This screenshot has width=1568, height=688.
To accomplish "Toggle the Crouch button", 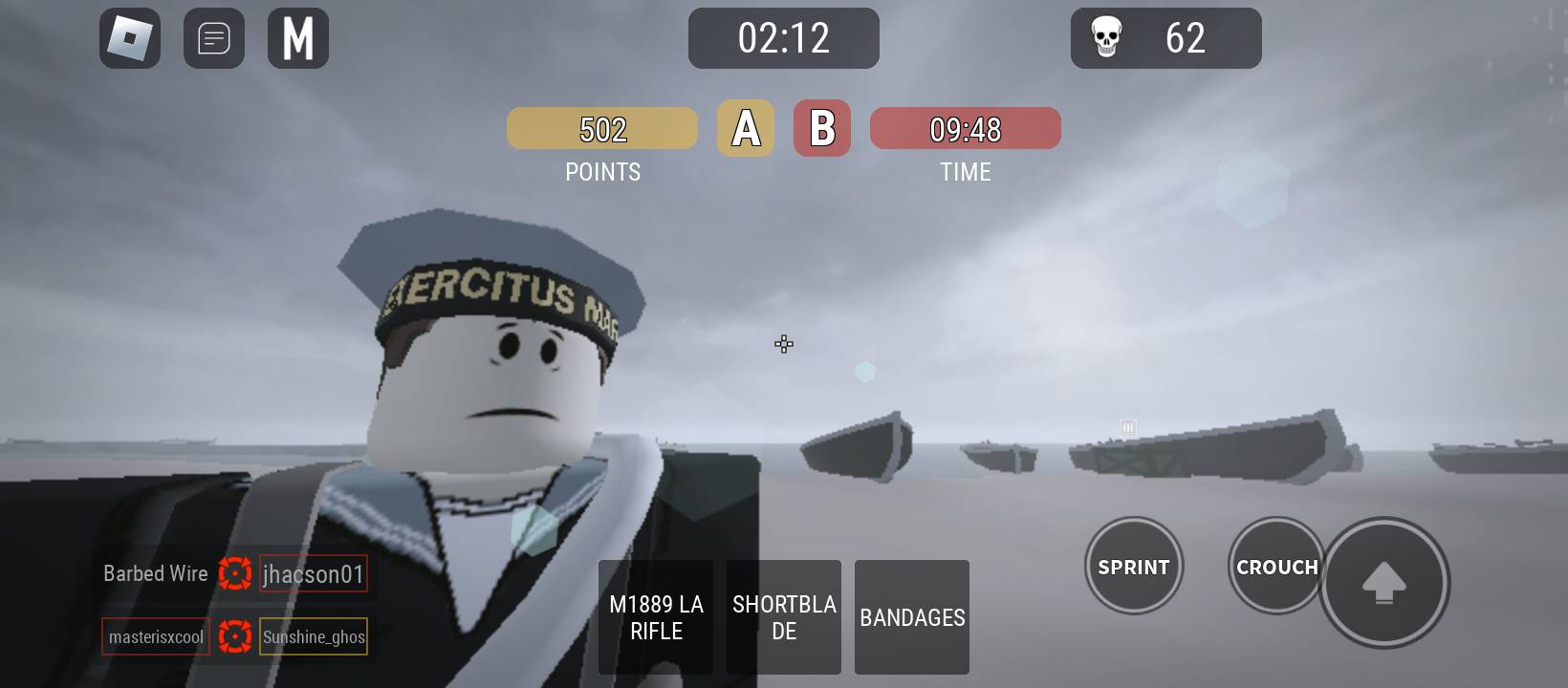I will 1275,567.
